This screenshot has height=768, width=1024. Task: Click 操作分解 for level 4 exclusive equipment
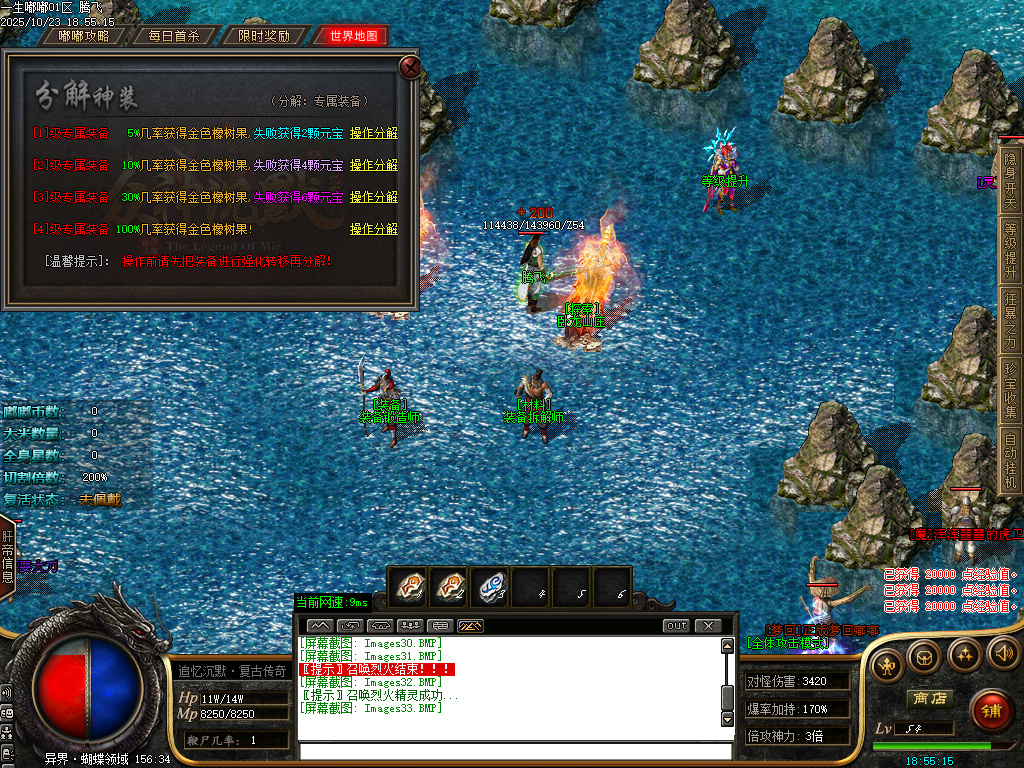click(373, 229)
